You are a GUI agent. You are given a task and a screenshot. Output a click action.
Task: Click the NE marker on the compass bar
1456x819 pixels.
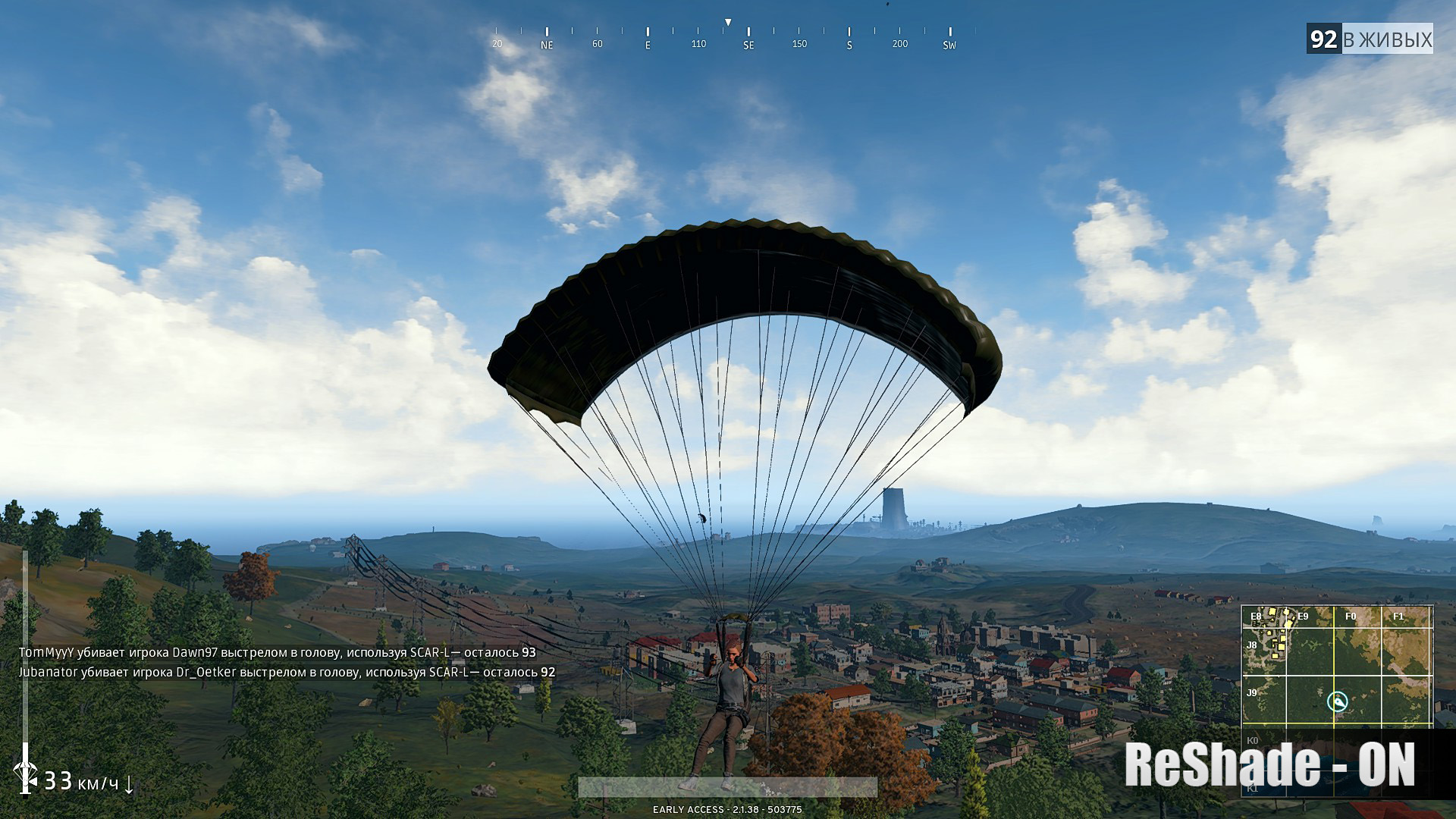(548, 45)
